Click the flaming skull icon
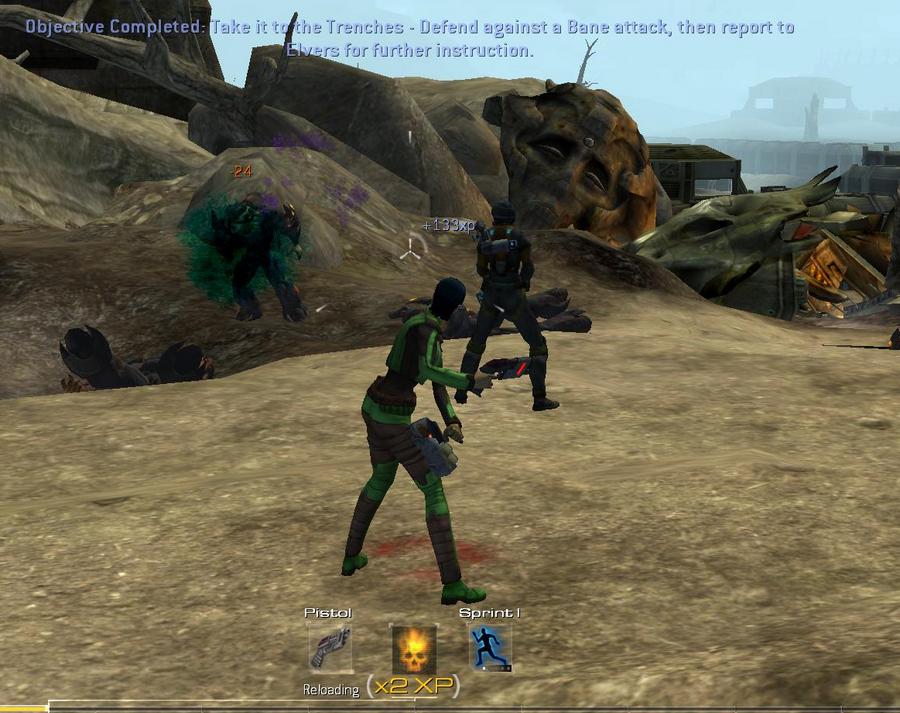This screenshot has width=900, height=713. pyautogui.click(x=413, y=649)
